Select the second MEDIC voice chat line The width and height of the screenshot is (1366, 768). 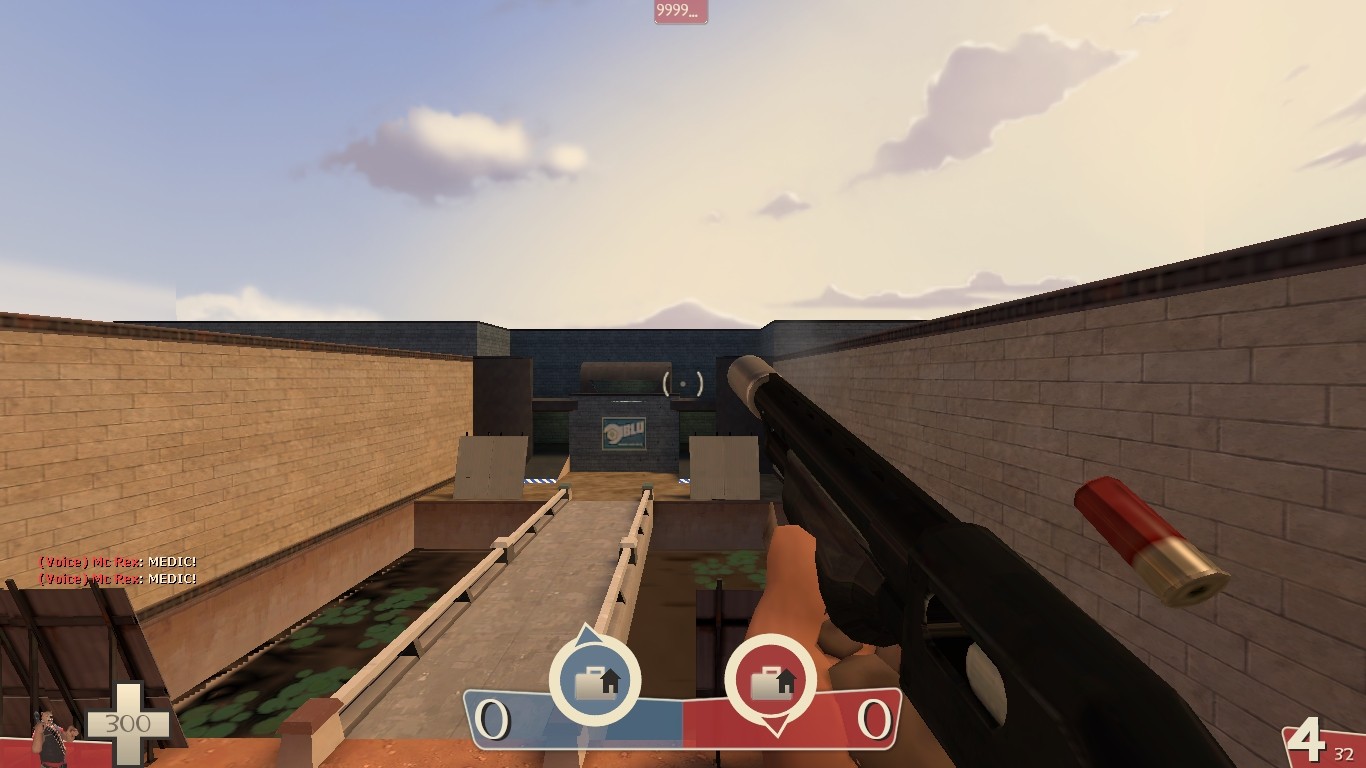click(x=115, y=577)
